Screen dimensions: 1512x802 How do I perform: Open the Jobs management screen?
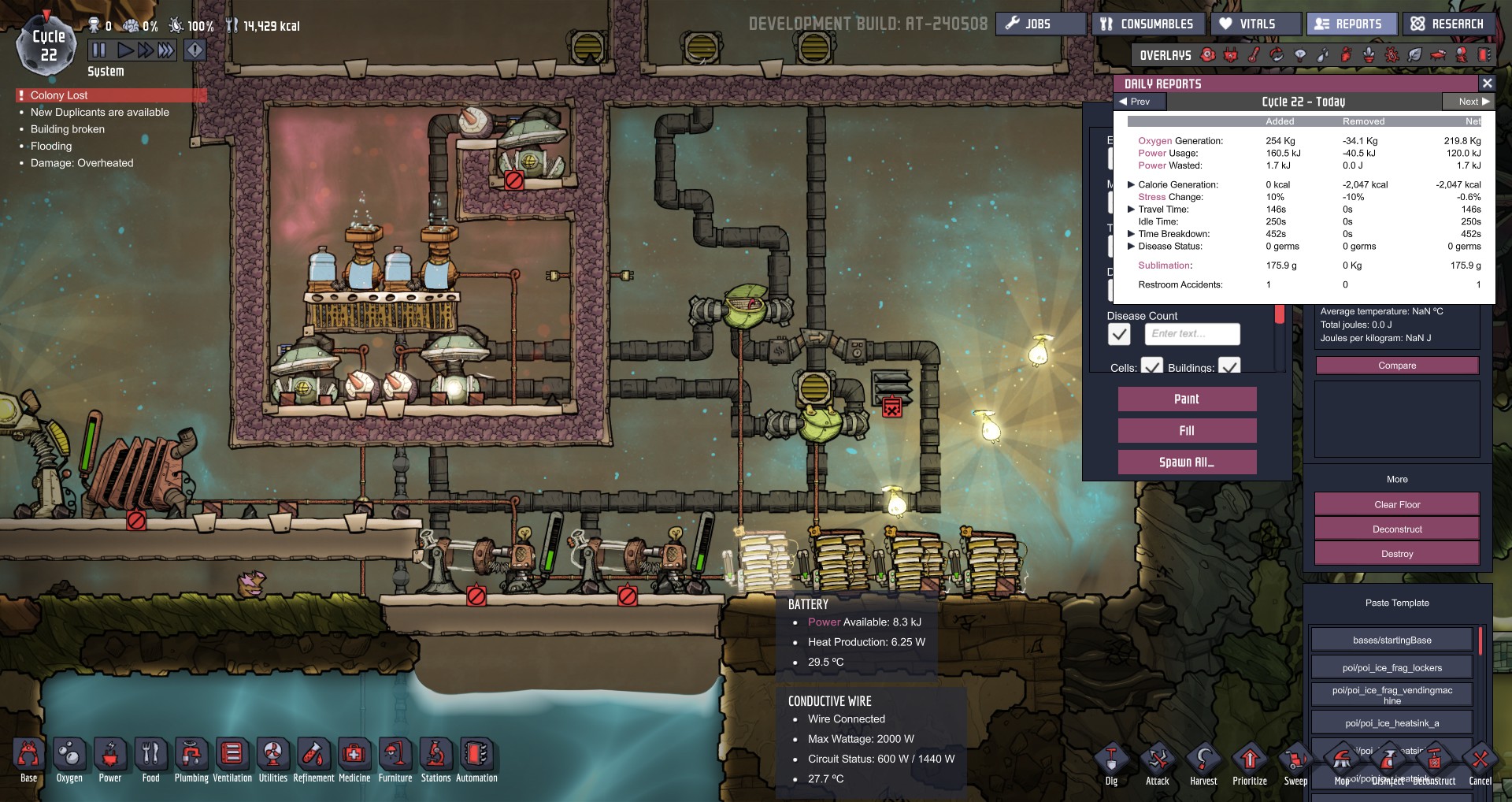[1040, 24]
